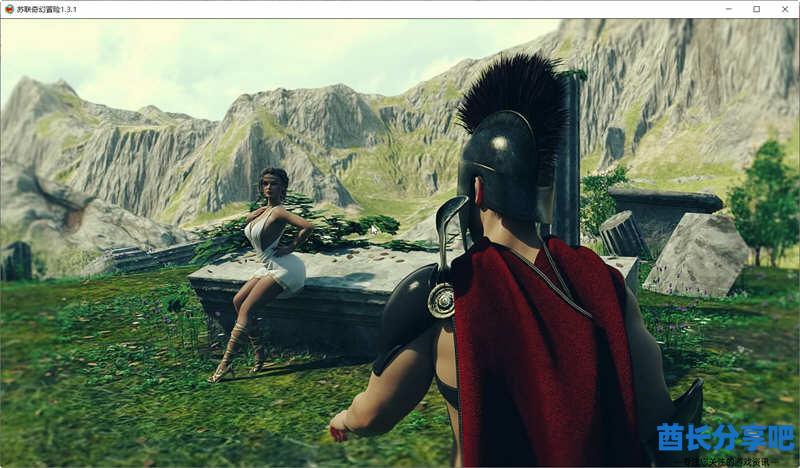The image size is (800, 468).
Task: Close the game window
Action: click(783, 9)
